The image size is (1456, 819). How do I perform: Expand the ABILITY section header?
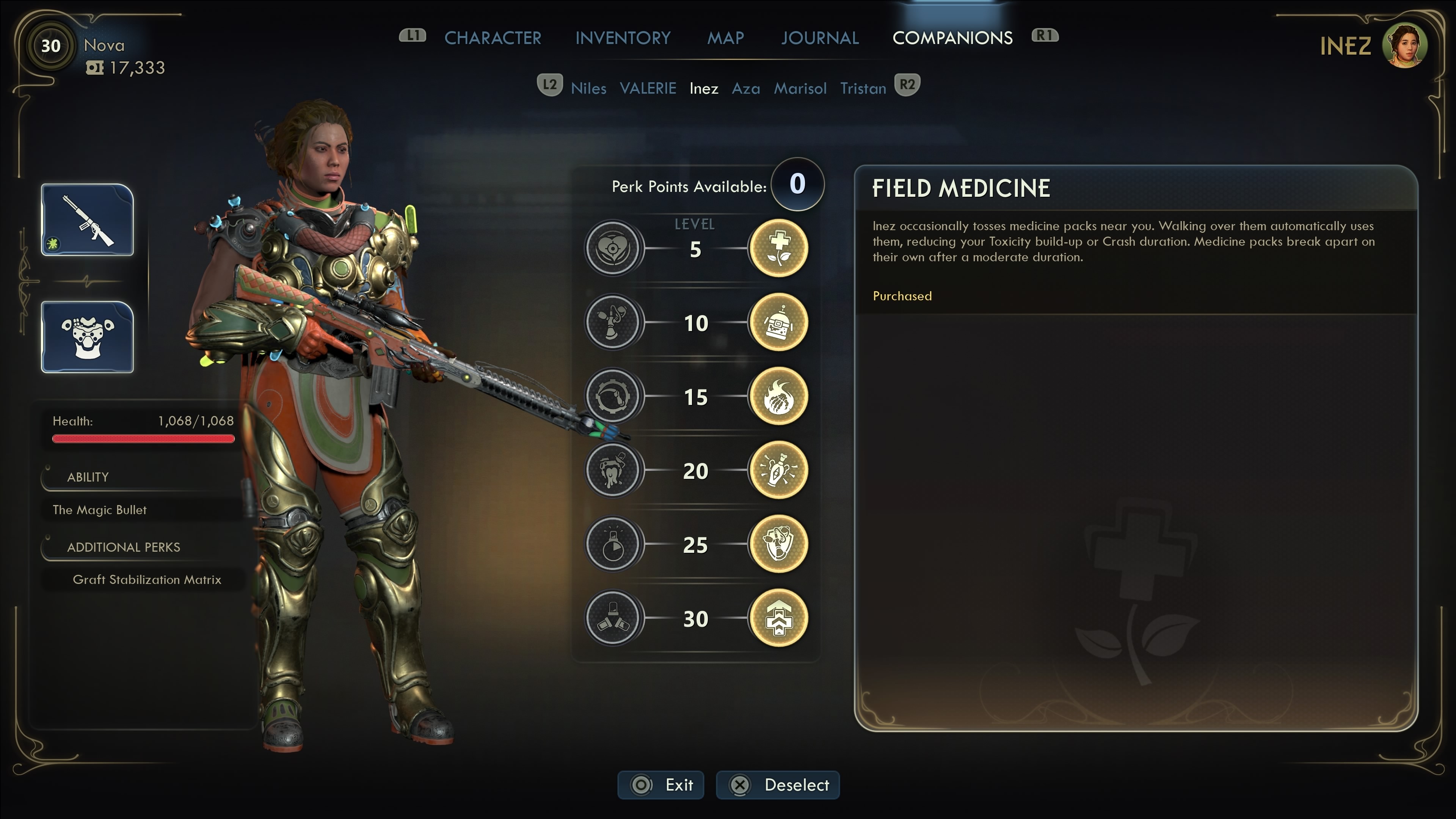88,477
